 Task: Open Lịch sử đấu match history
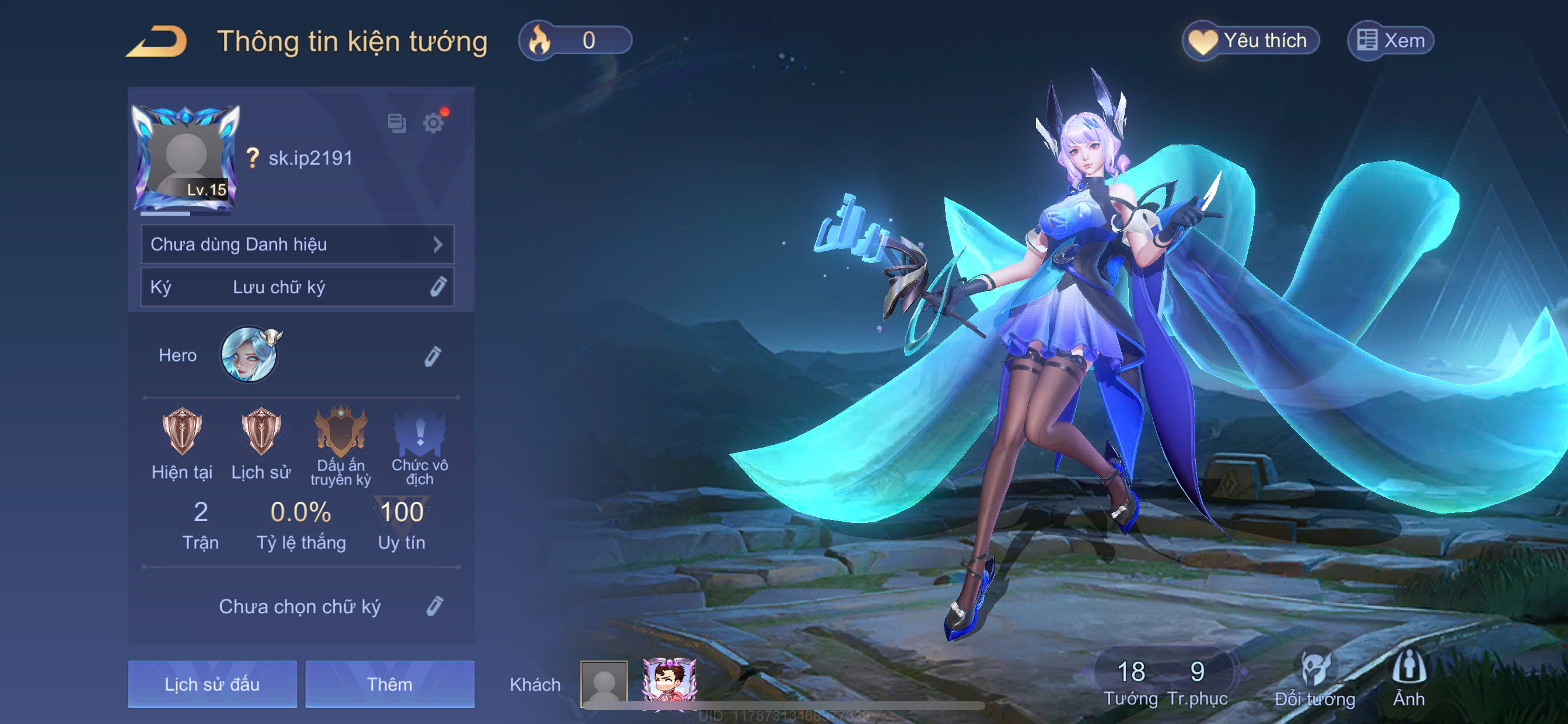(x=212, y=684)
